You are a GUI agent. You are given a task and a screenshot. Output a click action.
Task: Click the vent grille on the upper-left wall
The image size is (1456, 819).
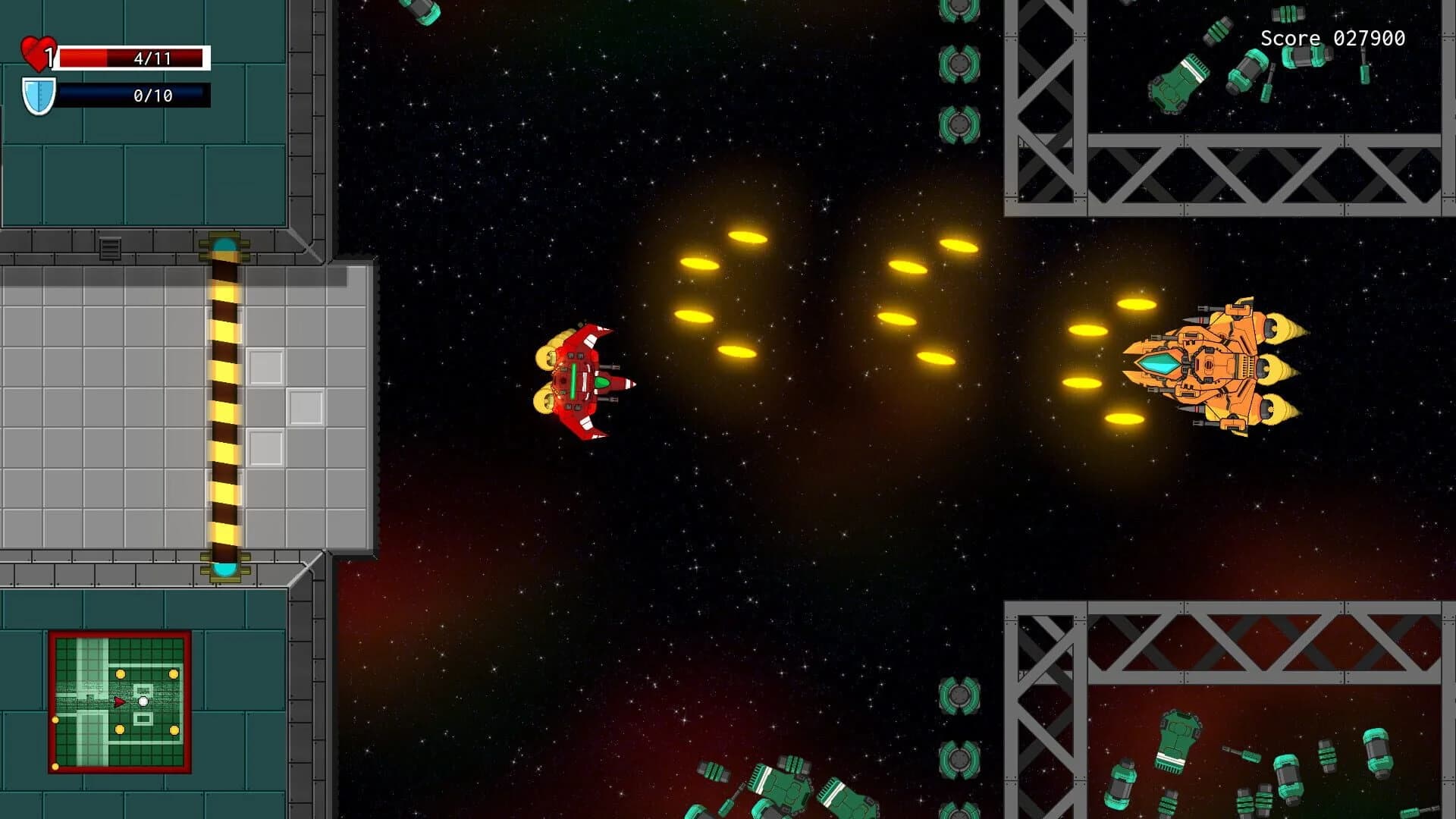click(110, 249)
